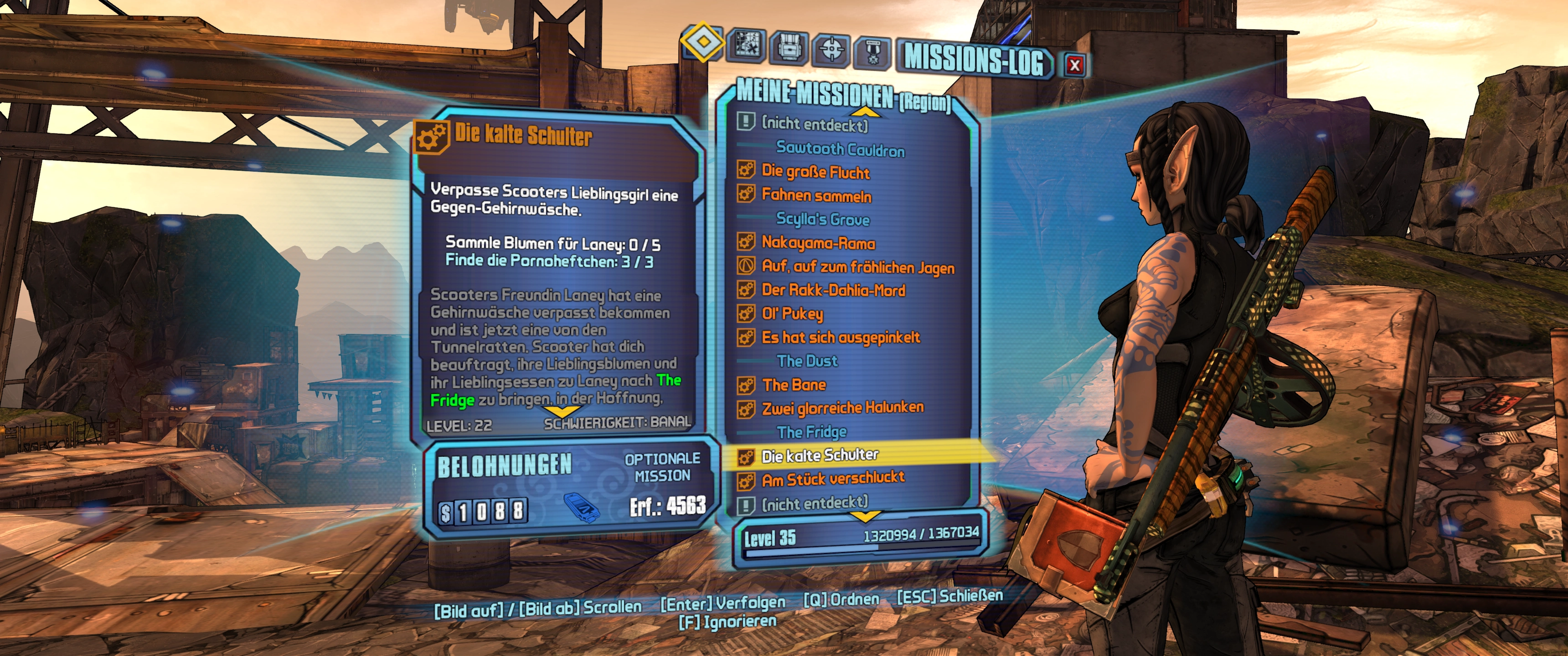The height and width of the screenshot is (656, 1568).
Task: Choose the Ol' Pukey mission
Action: [x=792, y=313]
